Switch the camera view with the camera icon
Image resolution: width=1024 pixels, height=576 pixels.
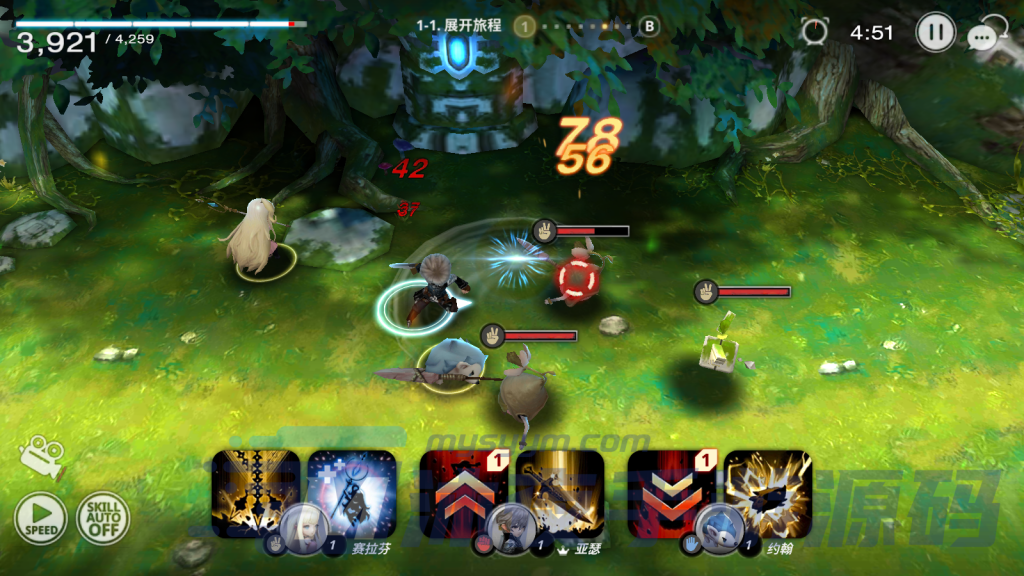41,459
